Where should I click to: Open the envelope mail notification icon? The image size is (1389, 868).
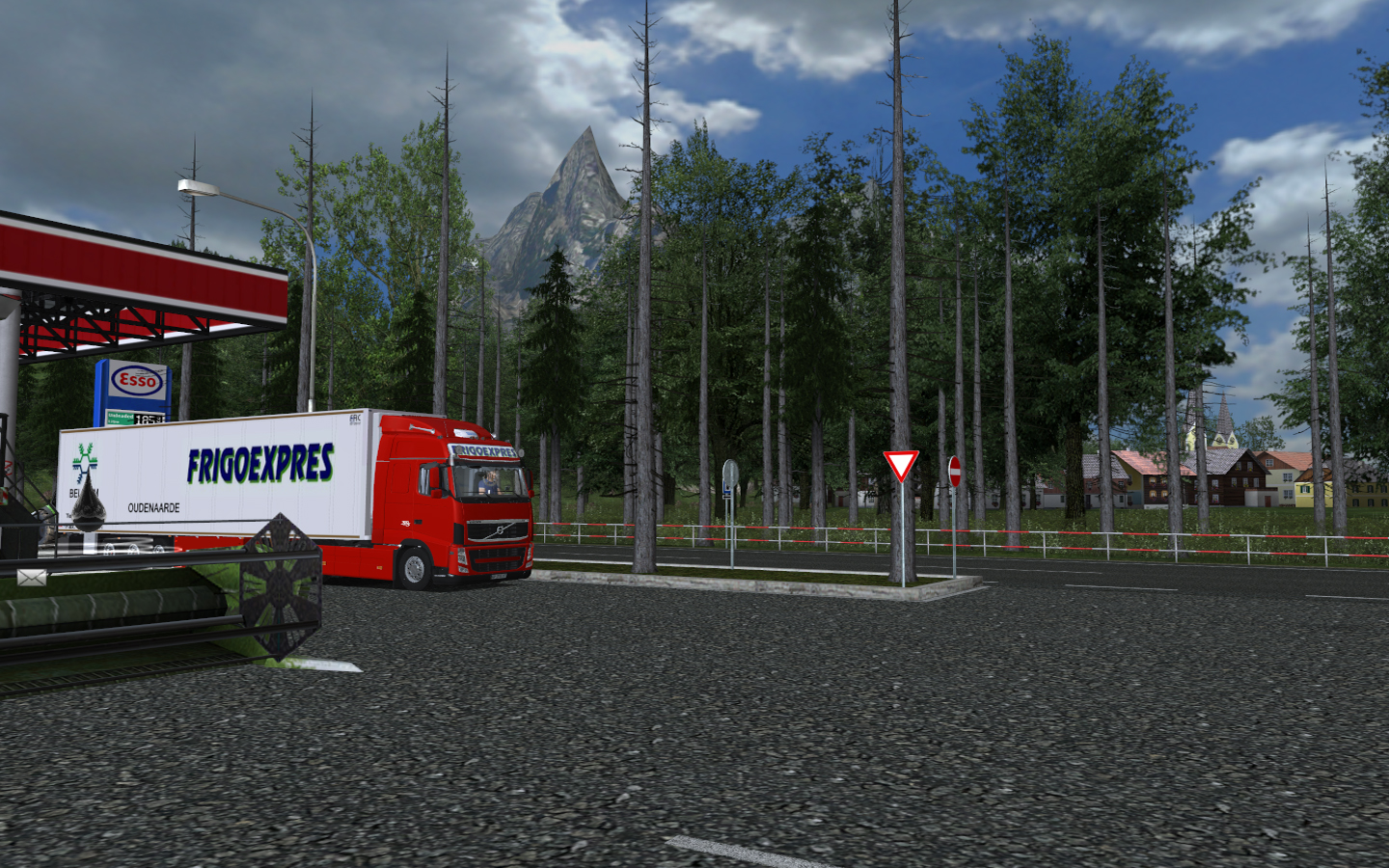click(x=31, y=578)
